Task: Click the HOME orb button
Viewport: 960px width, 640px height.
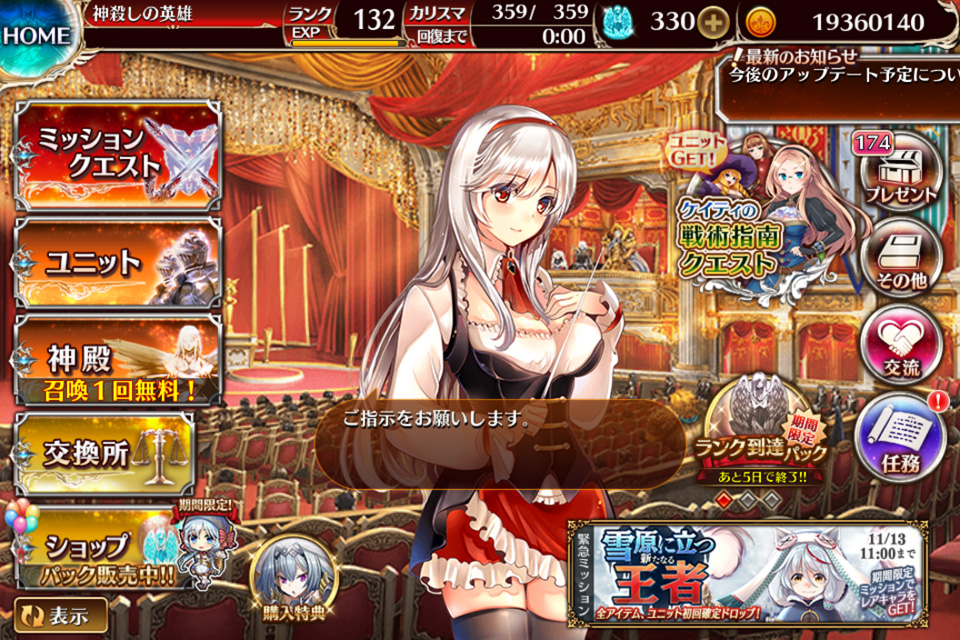Action: (x=37, y=36)
